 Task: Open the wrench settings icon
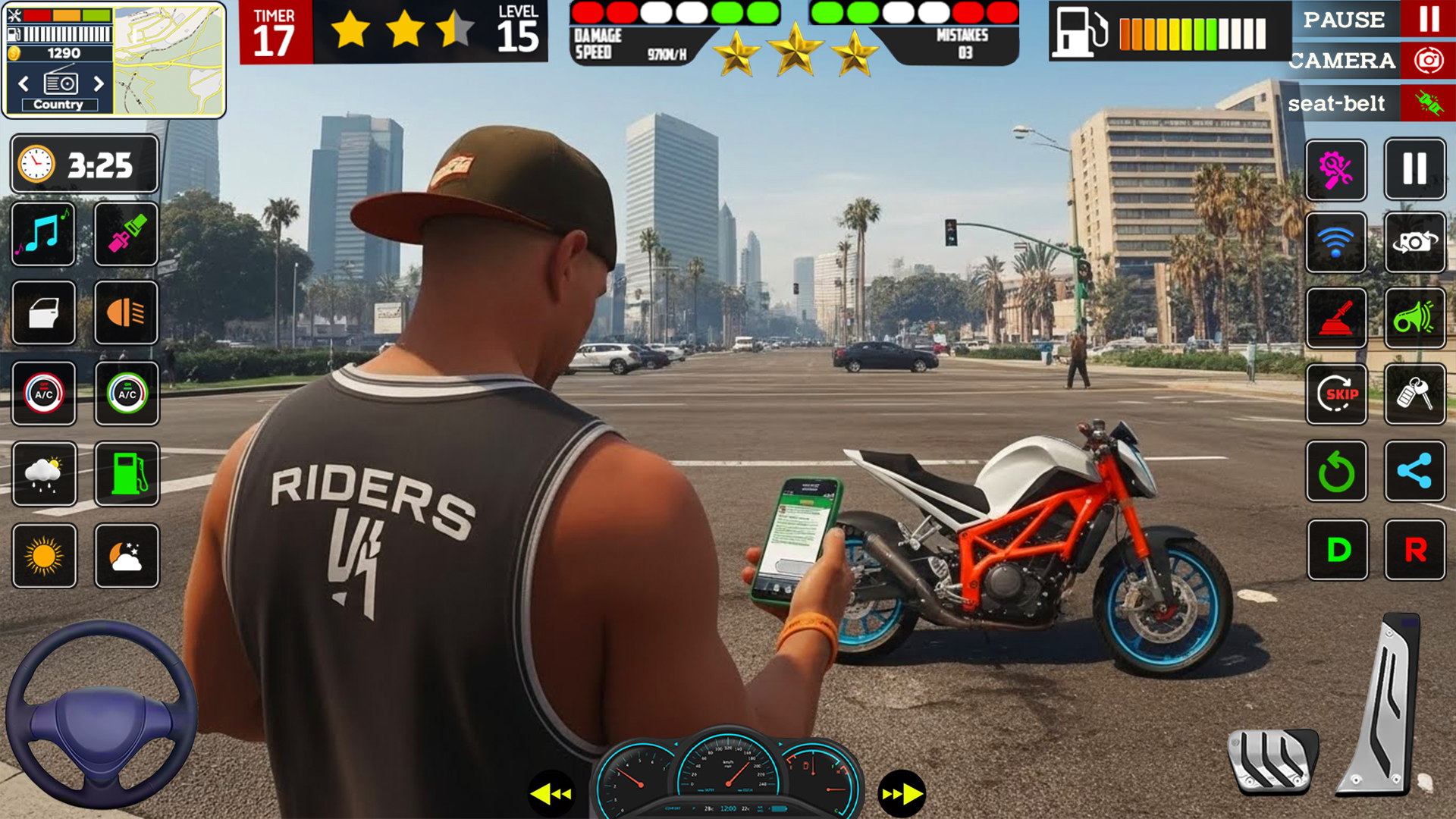click(x=1336, y=170)
